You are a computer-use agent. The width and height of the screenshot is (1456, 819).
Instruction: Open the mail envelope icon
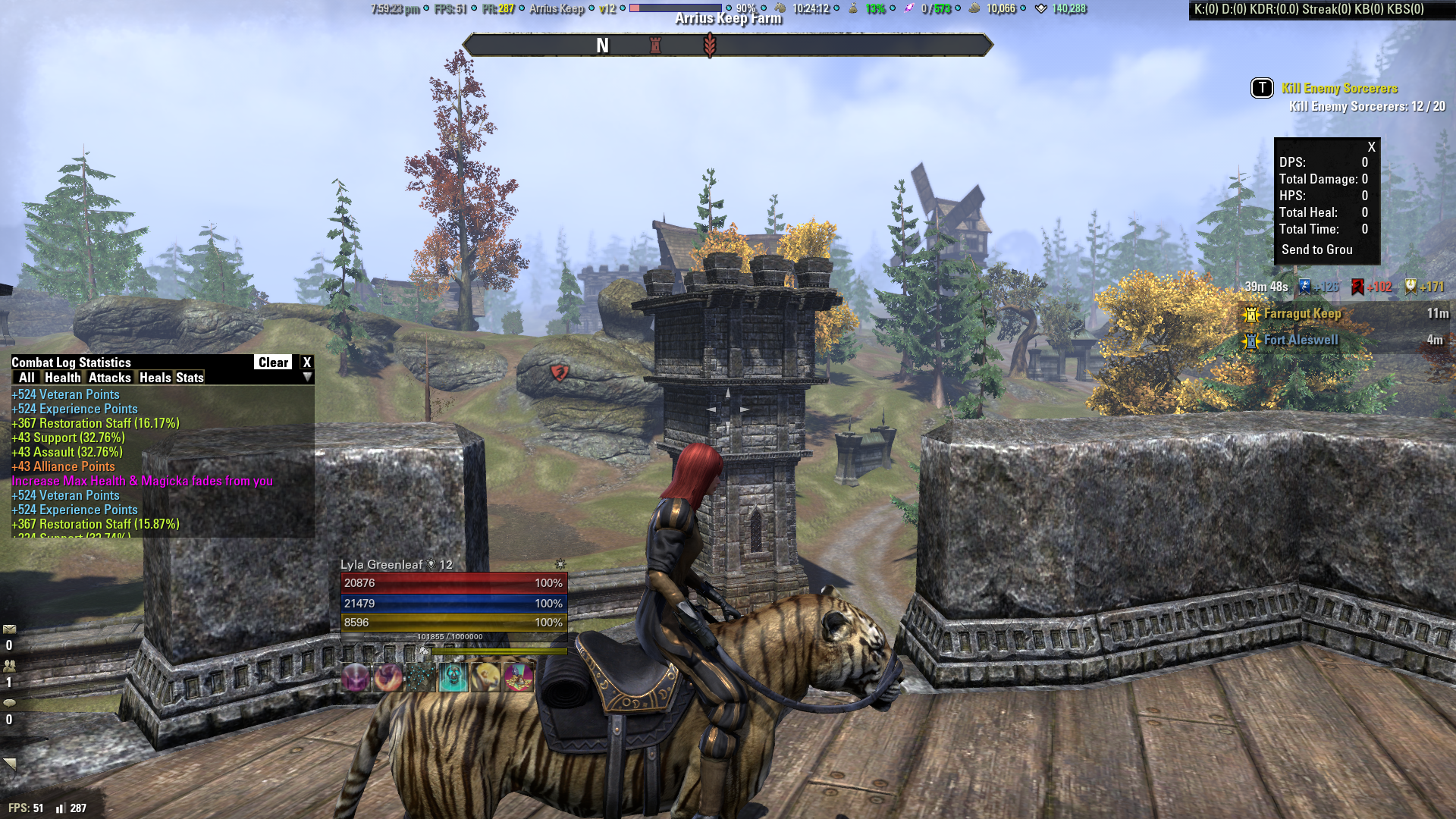point(9,629)
